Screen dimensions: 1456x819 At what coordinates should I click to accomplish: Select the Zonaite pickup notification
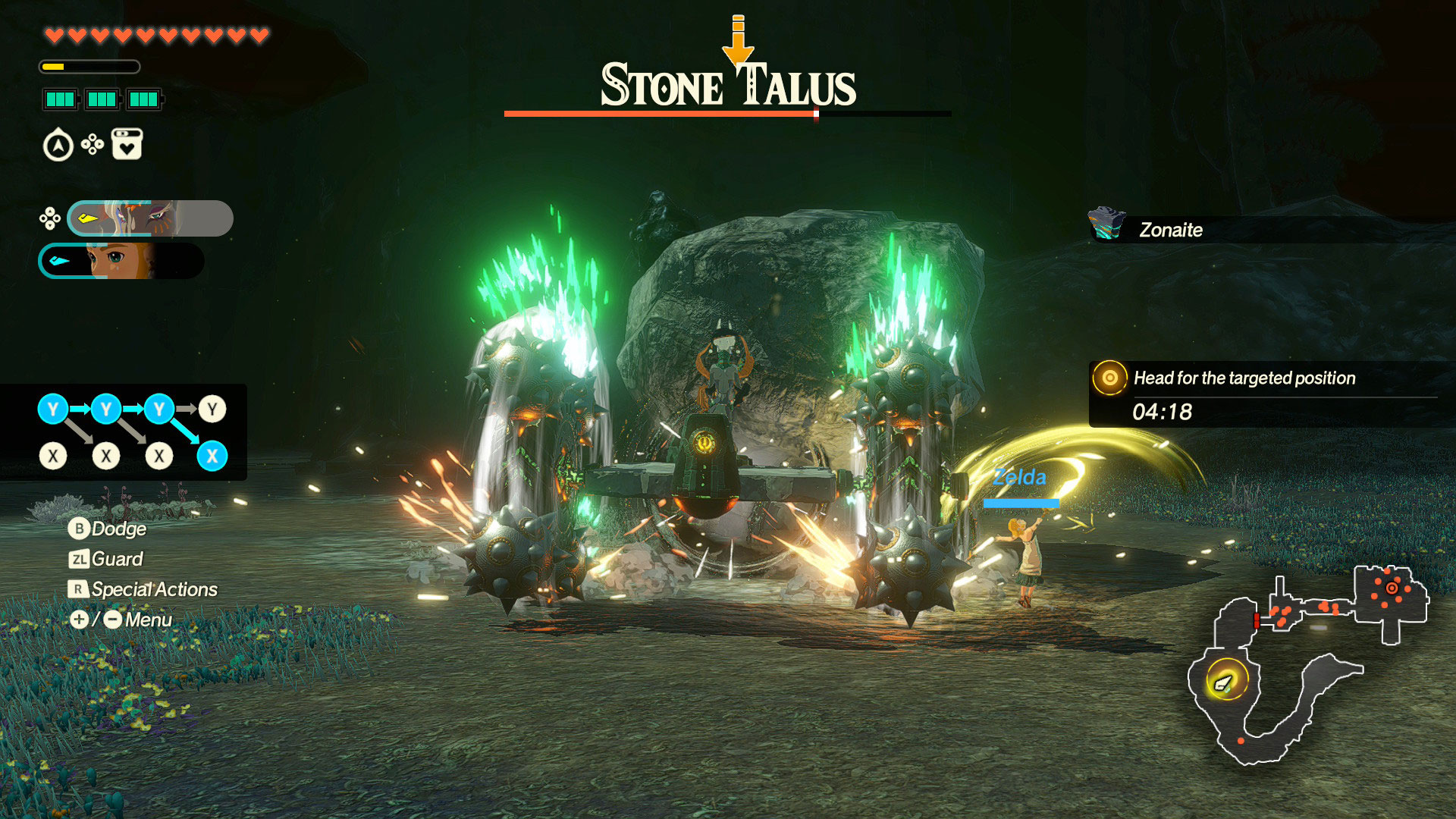pyautogui.click(x=1172, y=229)
